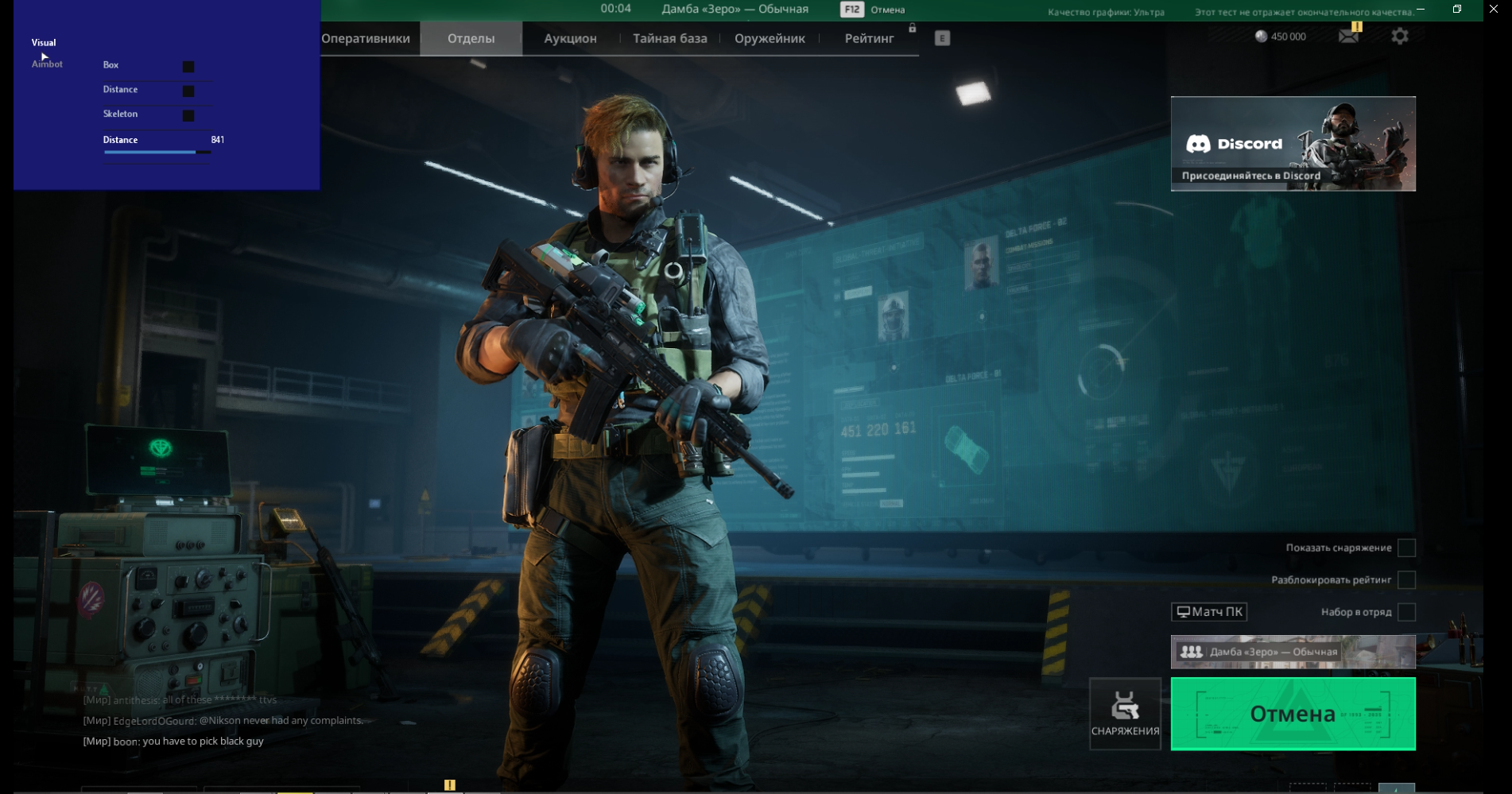1512x794 pixels.
Task: Open the Оперативники tab
Action: pos(366,38)
